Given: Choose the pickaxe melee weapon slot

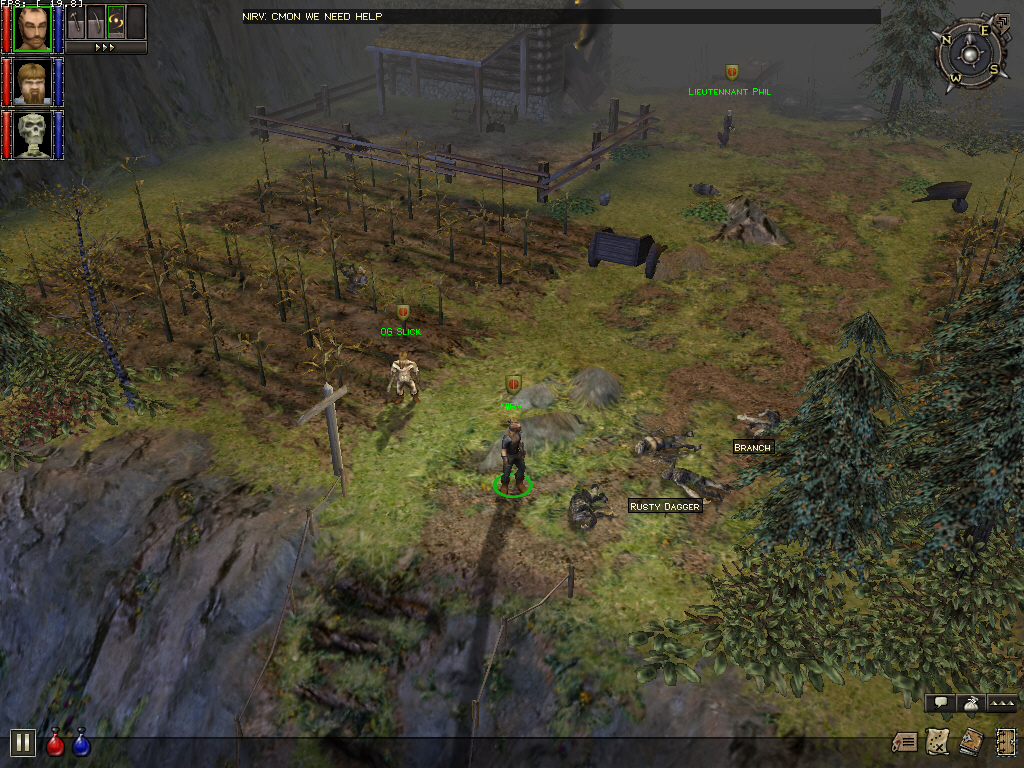Looking at the screenshot, I should point(77,21).
